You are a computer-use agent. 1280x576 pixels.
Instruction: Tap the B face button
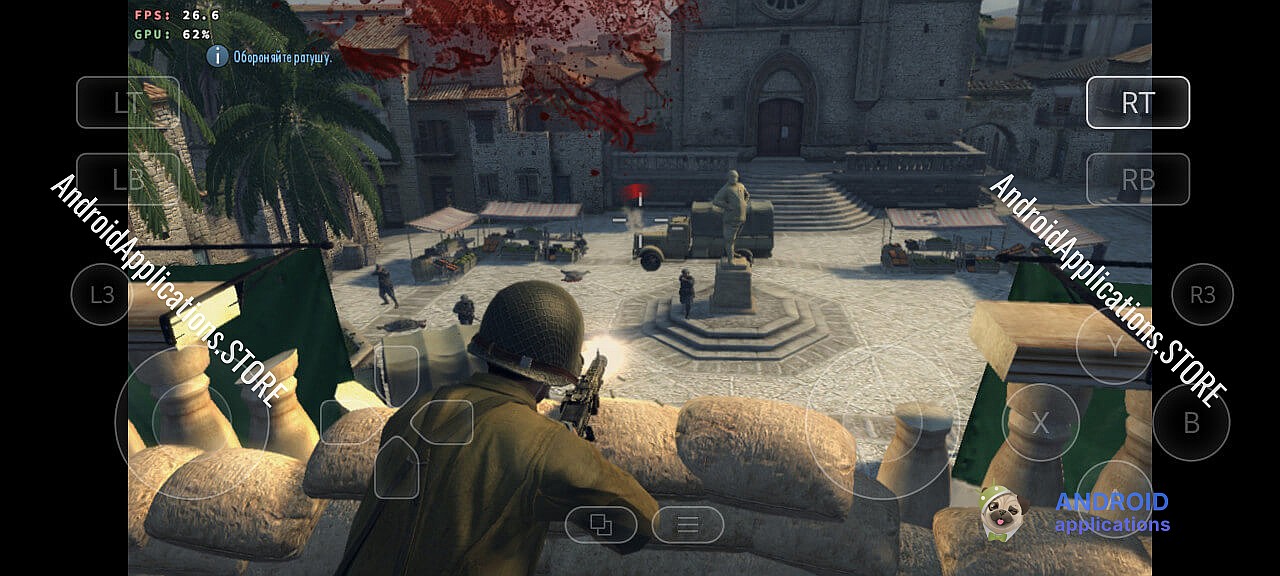(x=1191, y=423)
